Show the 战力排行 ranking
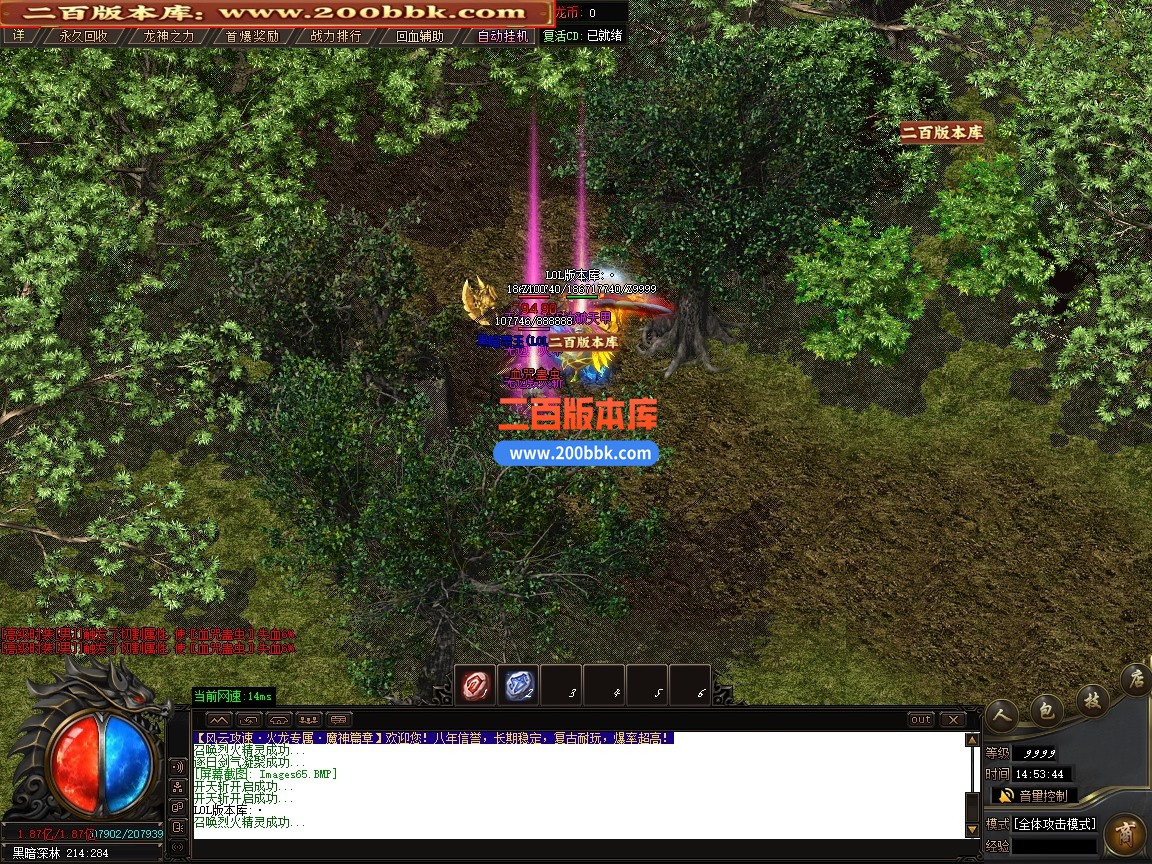The width and height of the screenshot is (1152, 864). (336, 36)
